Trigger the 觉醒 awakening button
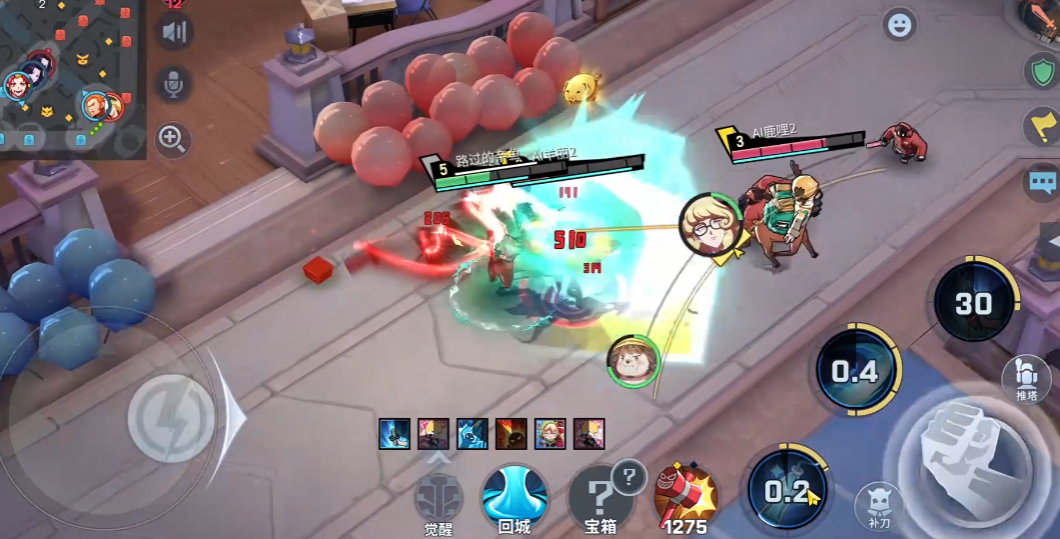The width and height of the screenshot is (1060, 539). click(x=439, y=496)
